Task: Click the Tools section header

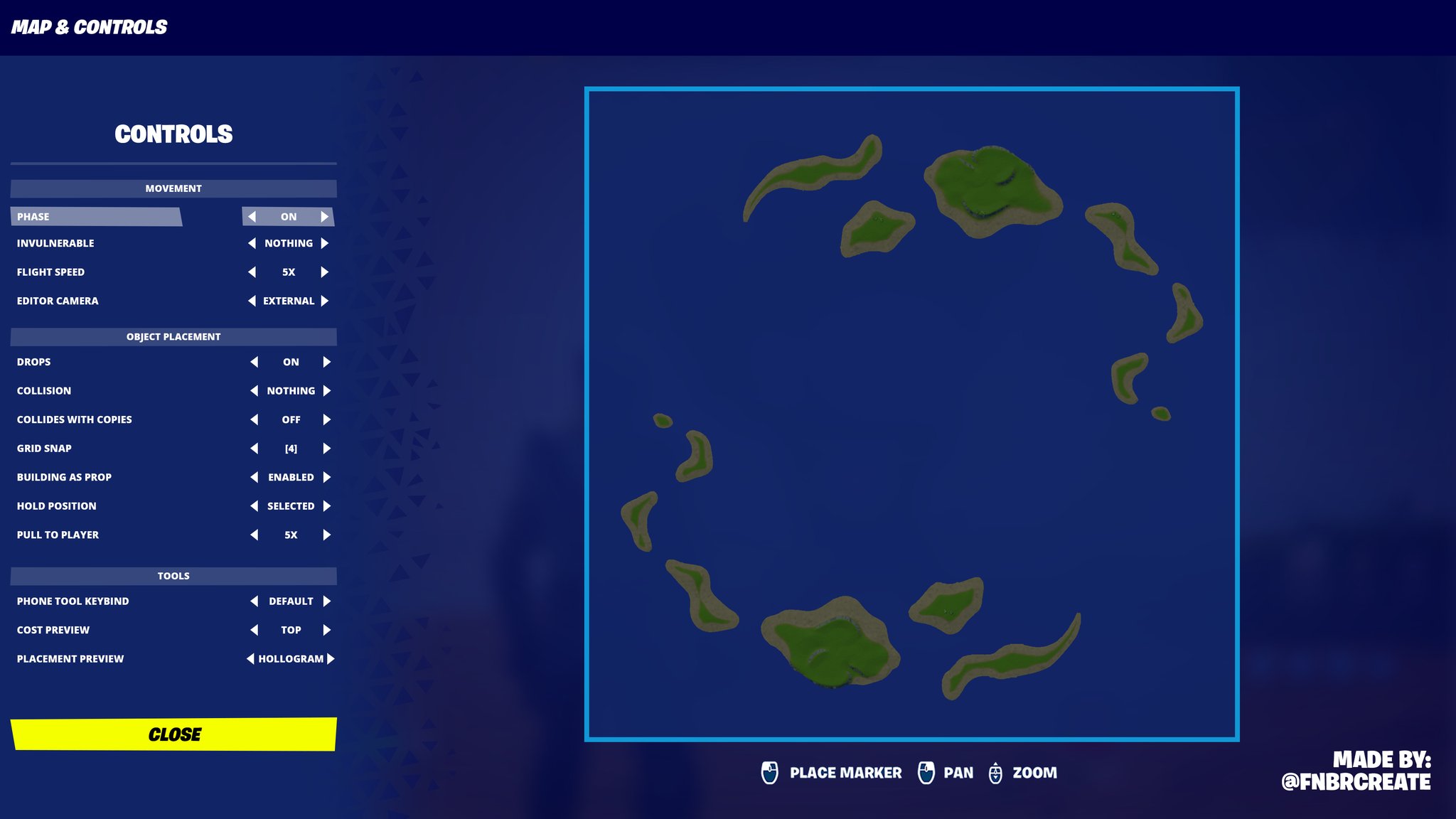Action: pos(173,576)
